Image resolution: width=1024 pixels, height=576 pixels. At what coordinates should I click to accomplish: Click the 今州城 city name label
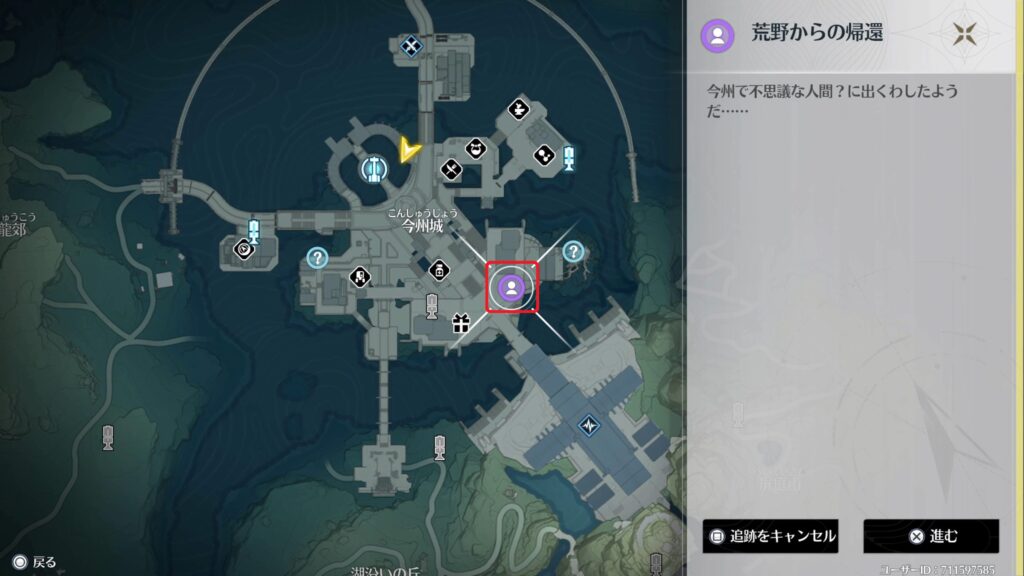tap(422, 225)
